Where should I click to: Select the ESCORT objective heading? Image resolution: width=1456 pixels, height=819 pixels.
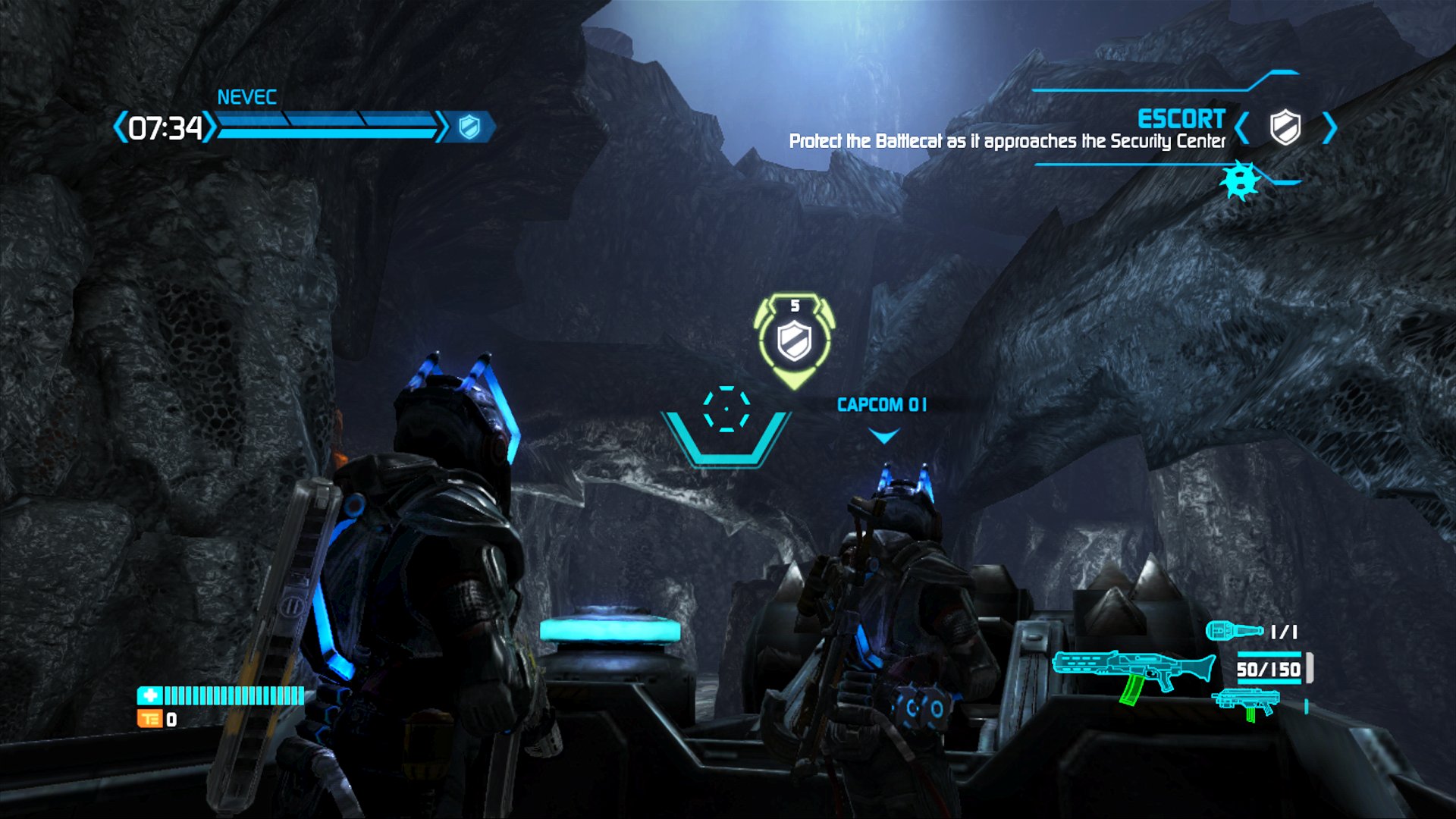[x=1181, y=119]
